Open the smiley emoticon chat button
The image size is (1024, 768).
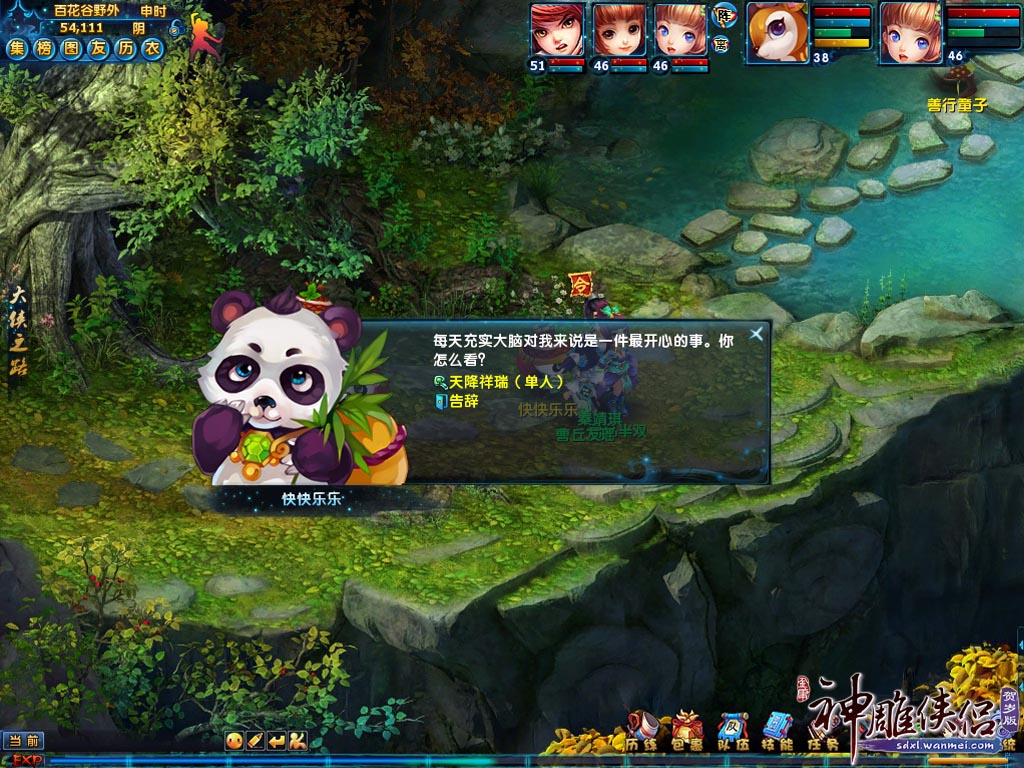pos(233,741)
